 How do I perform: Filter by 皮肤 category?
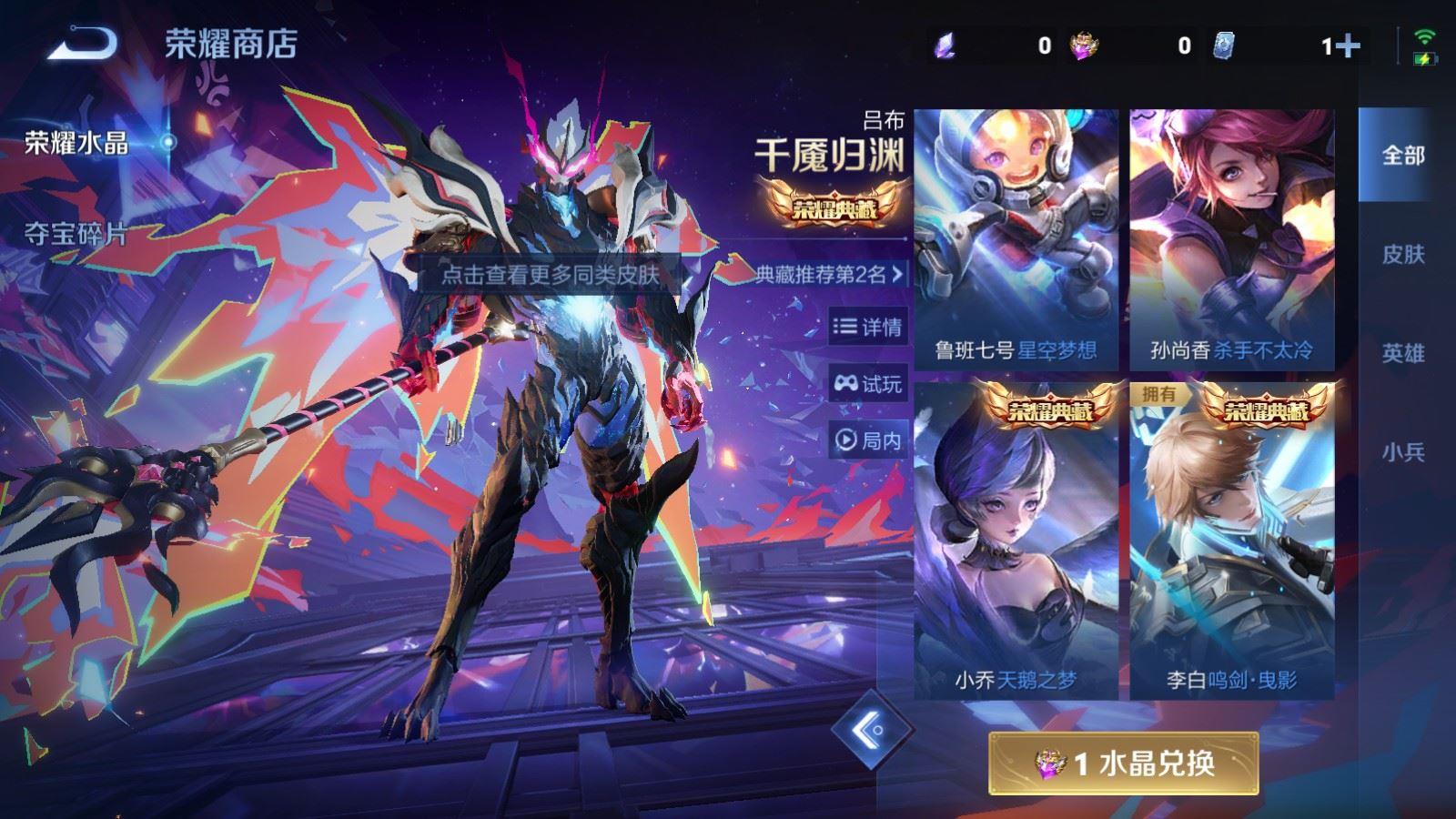(1402, 254)
